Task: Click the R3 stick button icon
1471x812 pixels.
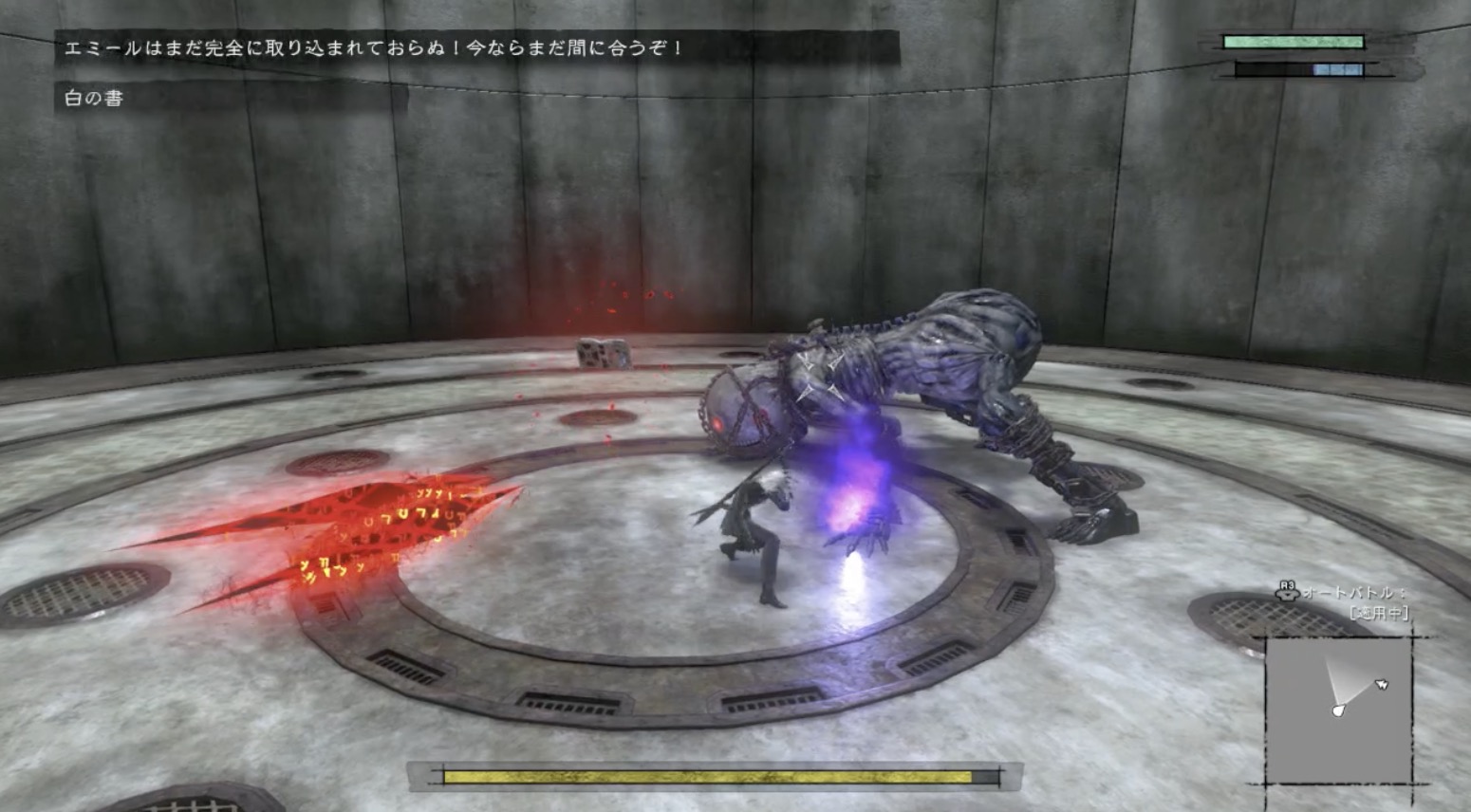Action: (1288, 592)
